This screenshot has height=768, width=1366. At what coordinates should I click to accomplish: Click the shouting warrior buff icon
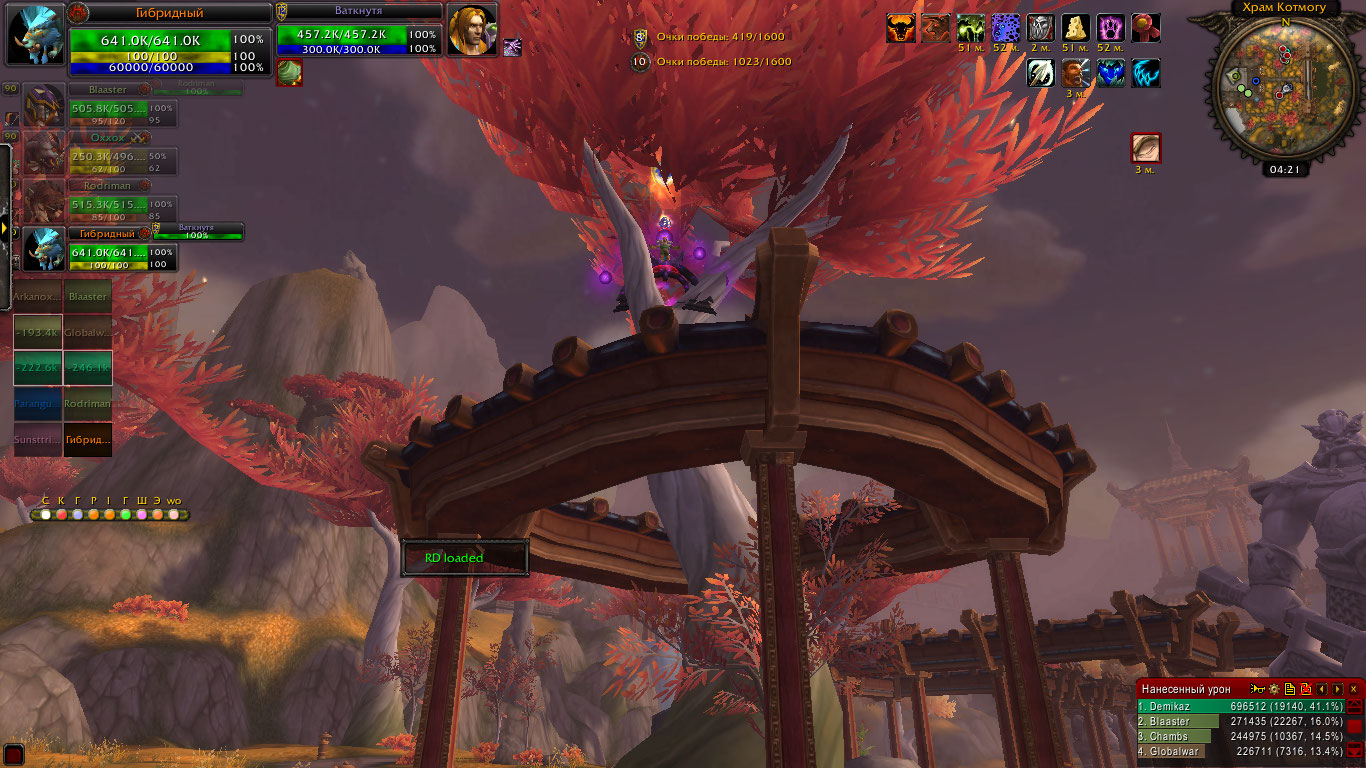[1076, 73]
